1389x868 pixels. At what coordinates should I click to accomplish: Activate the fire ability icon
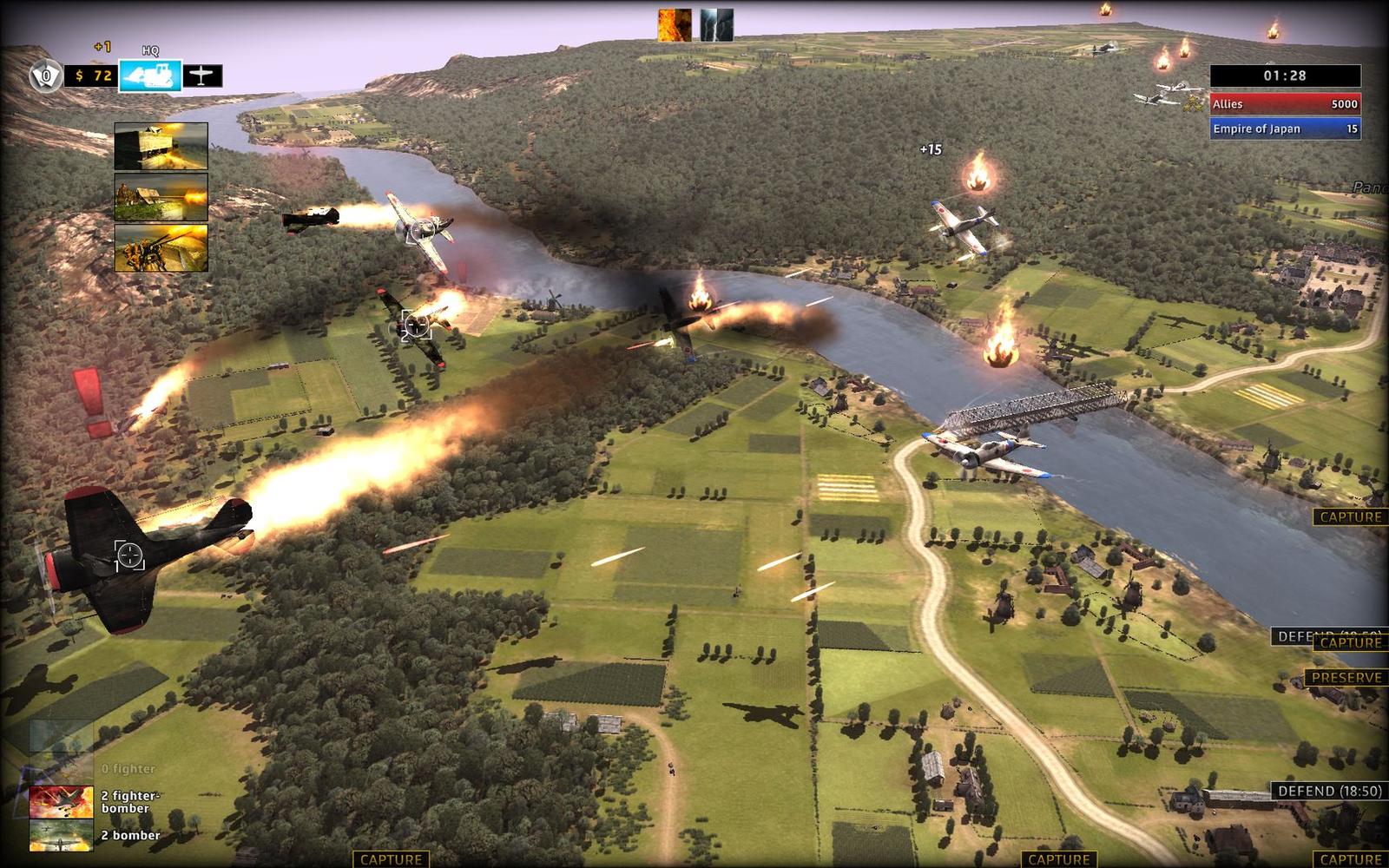click(x=675, y=25)
